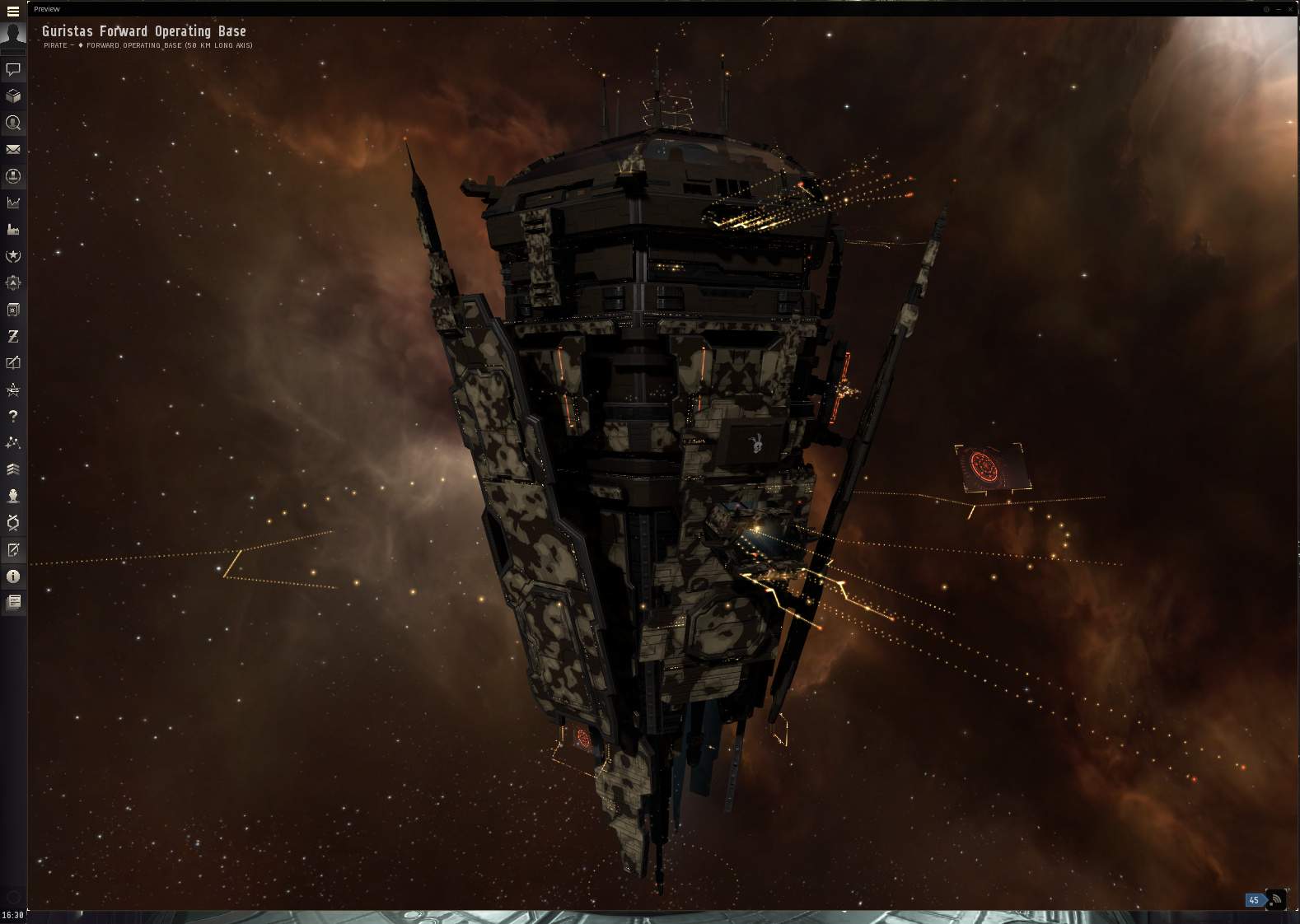Open the notepad with pencil icon

coord(13,549)
